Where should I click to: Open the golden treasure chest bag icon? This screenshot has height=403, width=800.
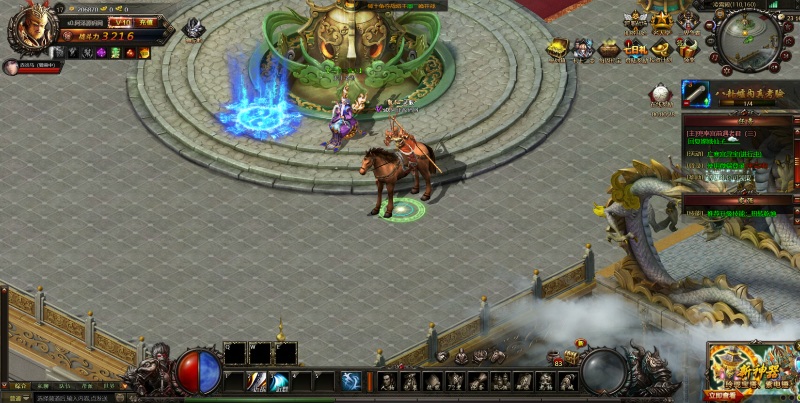pos(570,357)
